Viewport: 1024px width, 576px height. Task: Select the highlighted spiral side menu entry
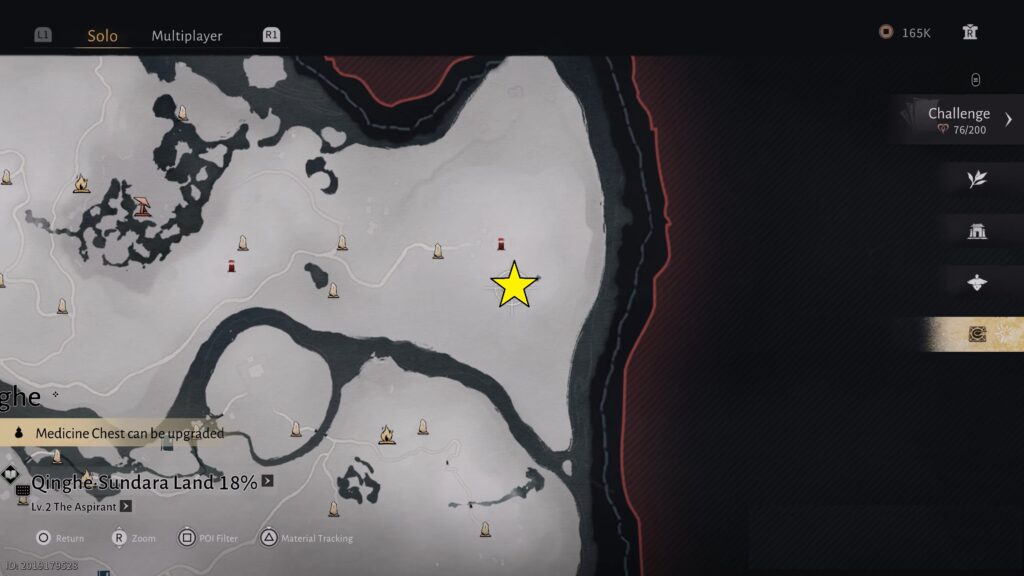tap(977, 335)
